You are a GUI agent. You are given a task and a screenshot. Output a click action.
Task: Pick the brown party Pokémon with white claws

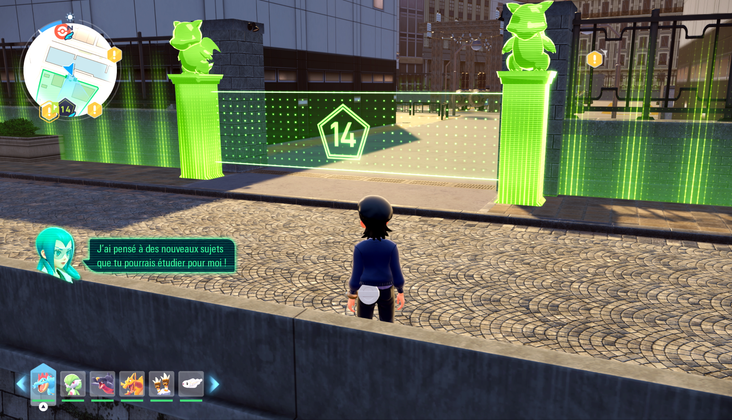tap(161, 384)
